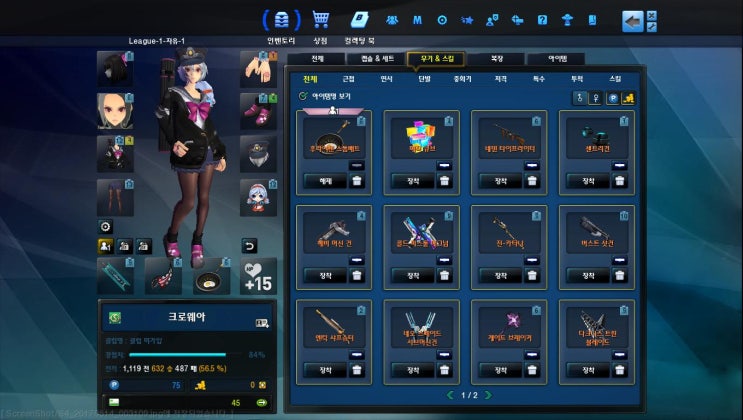Open the shop via shopping cart icon
743x420 pixels.
[321, 19]
